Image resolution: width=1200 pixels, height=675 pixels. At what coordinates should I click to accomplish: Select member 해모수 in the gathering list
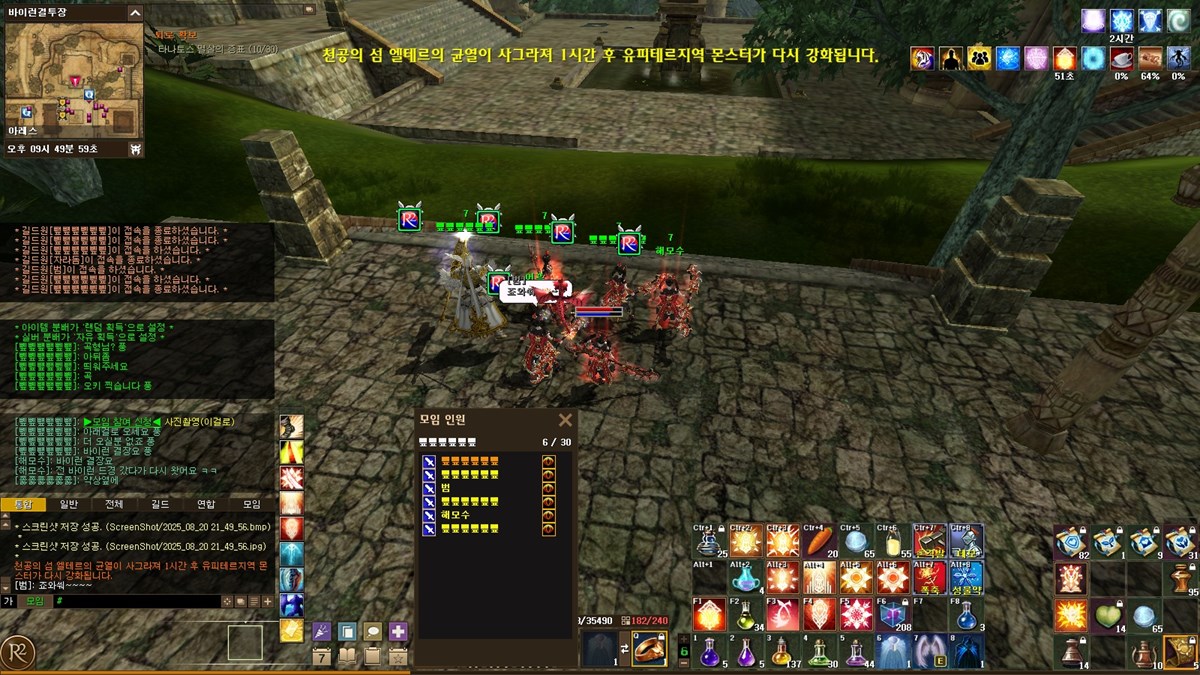[456, 514]
